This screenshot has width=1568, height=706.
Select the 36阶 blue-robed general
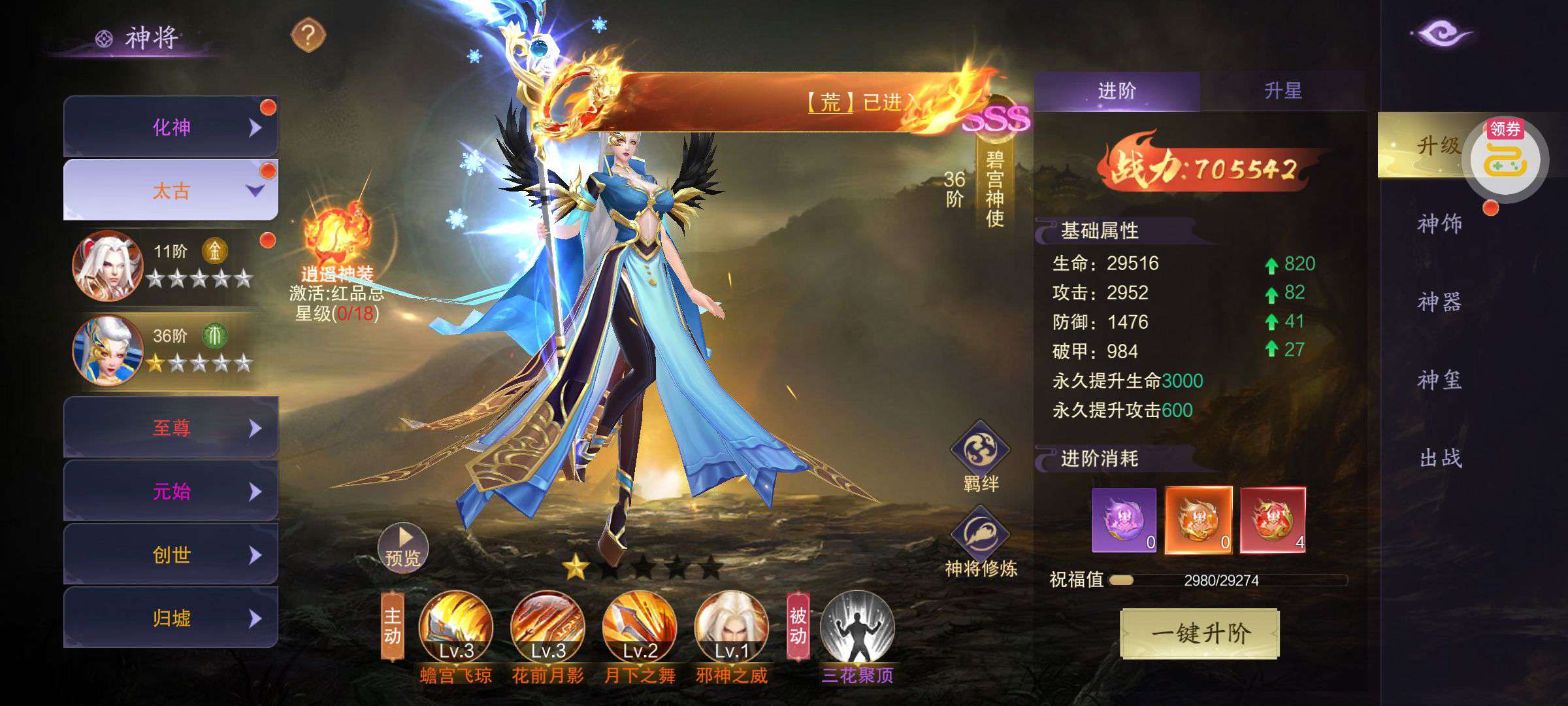click(108, 350)
